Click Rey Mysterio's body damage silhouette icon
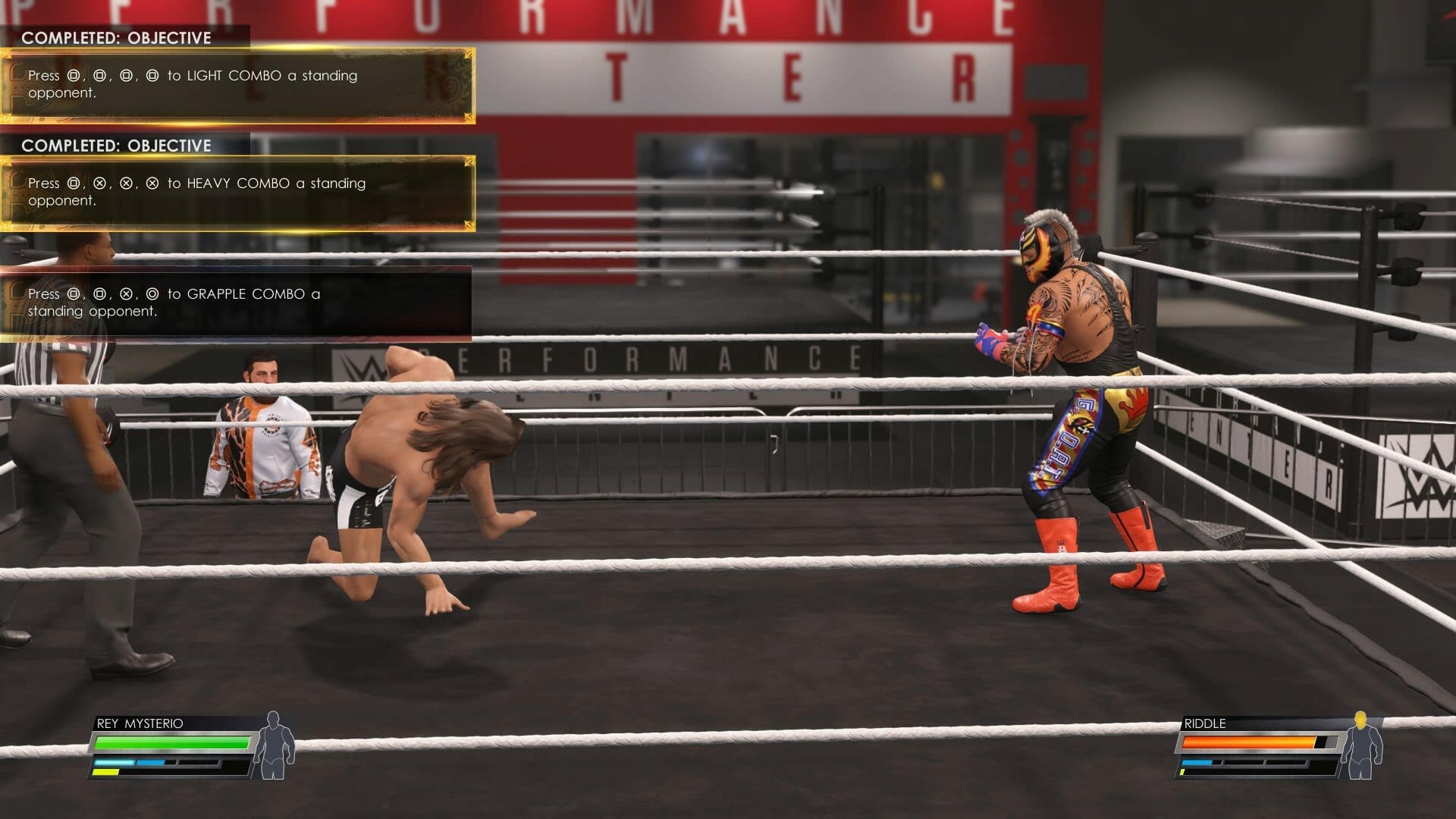The image size is (1456, 819). click(273, 745)
